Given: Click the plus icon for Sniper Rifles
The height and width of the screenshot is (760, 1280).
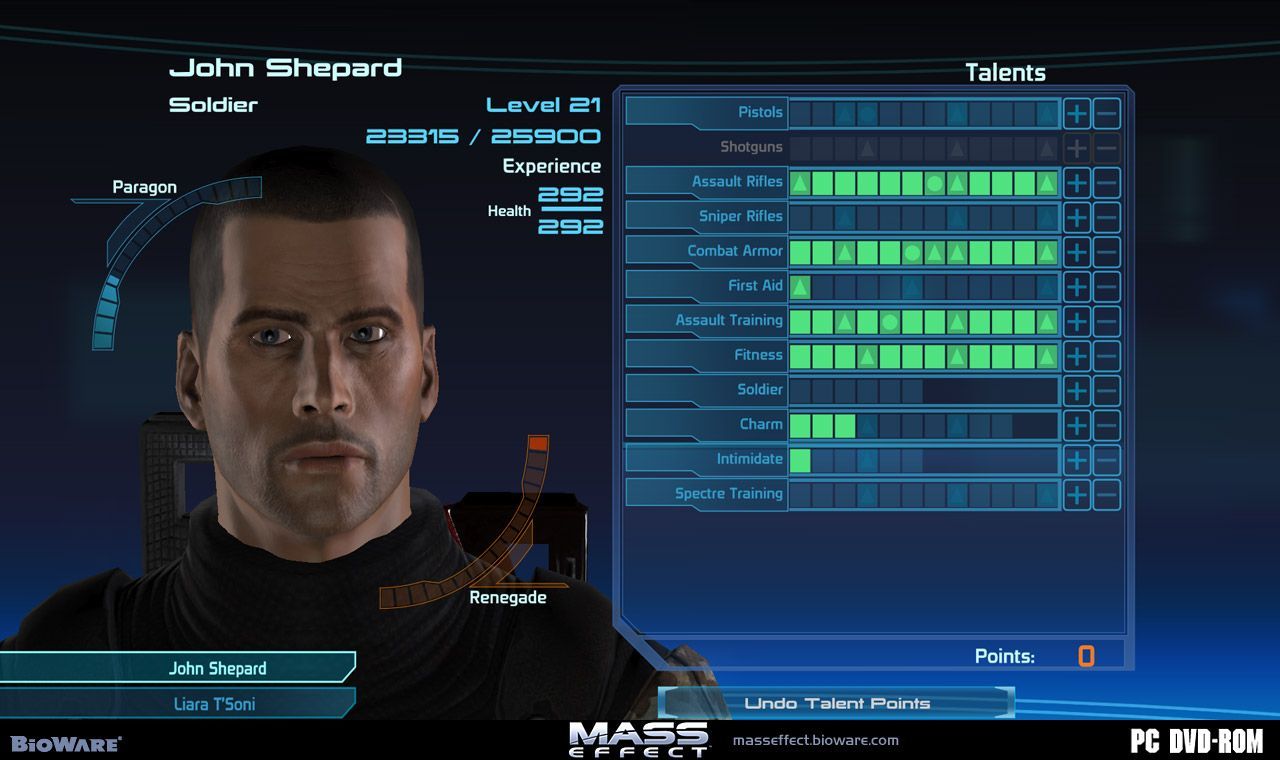Looking at the screenshot, I should [x=1077, y=216].
